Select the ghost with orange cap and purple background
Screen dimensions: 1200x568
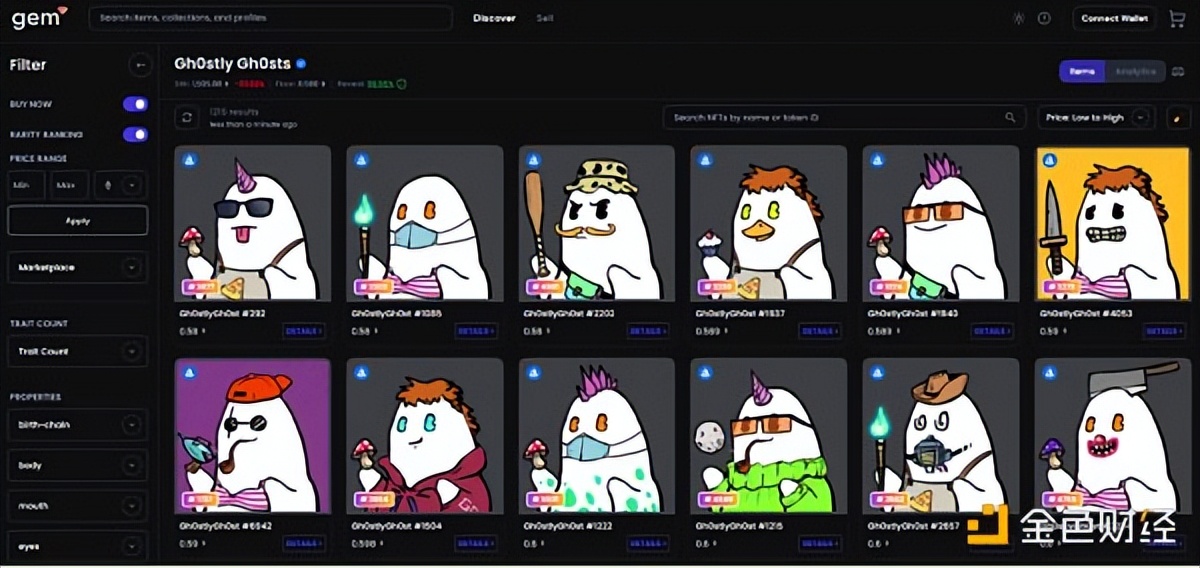pos(252,435)
